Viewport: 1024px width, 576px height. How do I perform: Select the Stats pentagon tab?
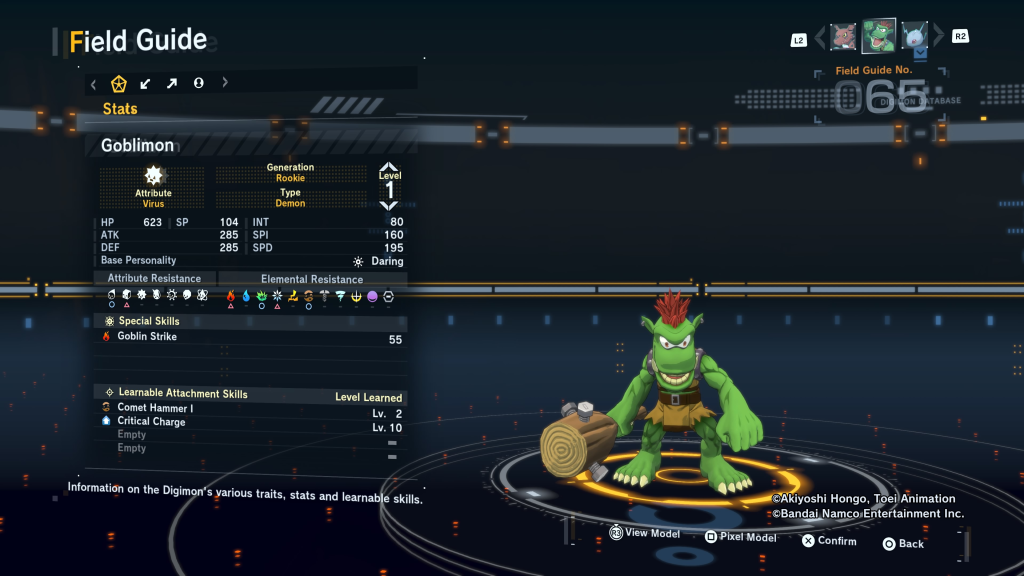tap(118, 83)
